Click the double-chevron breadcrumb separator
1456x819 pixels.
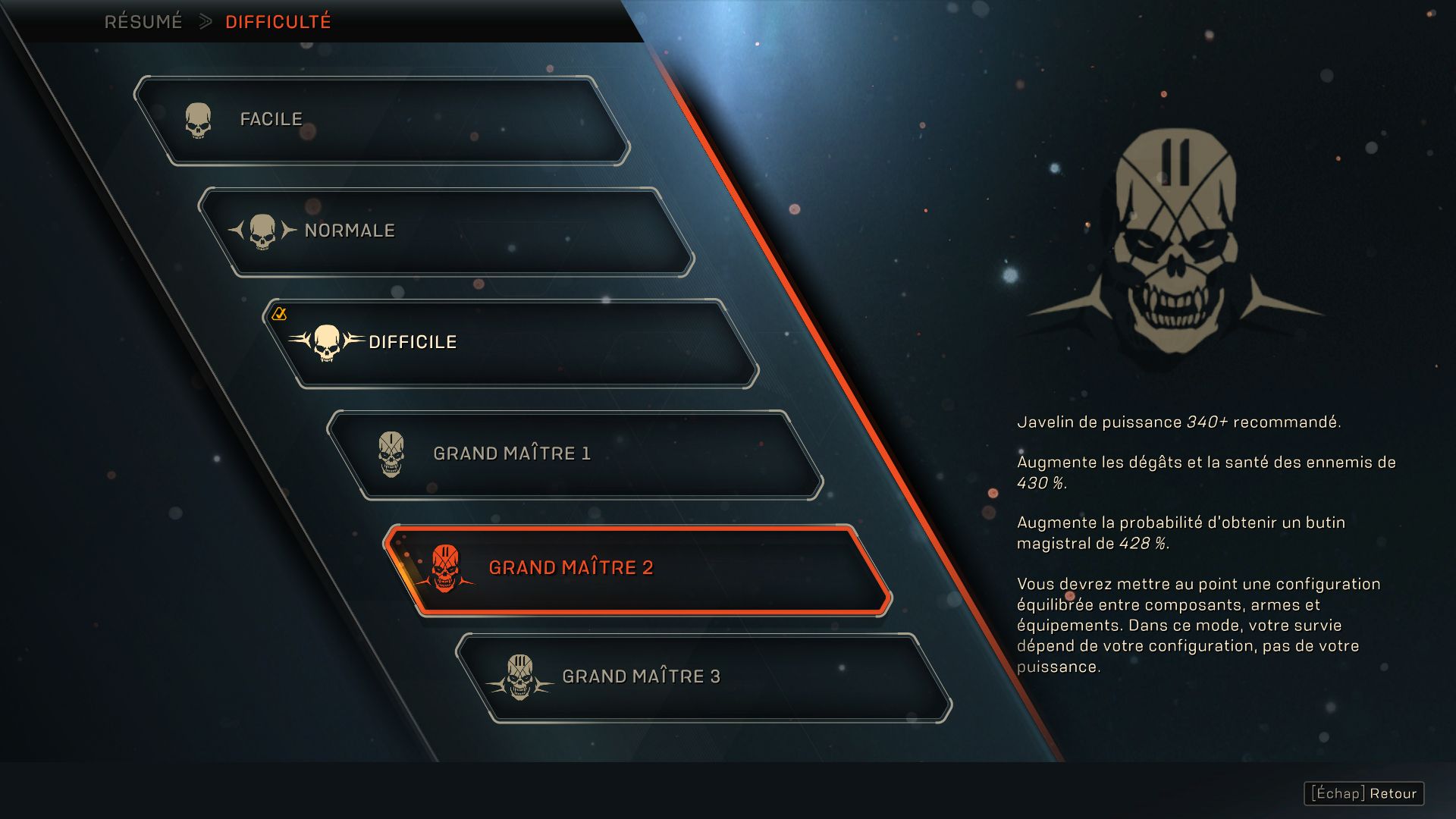tap(203, 21)
